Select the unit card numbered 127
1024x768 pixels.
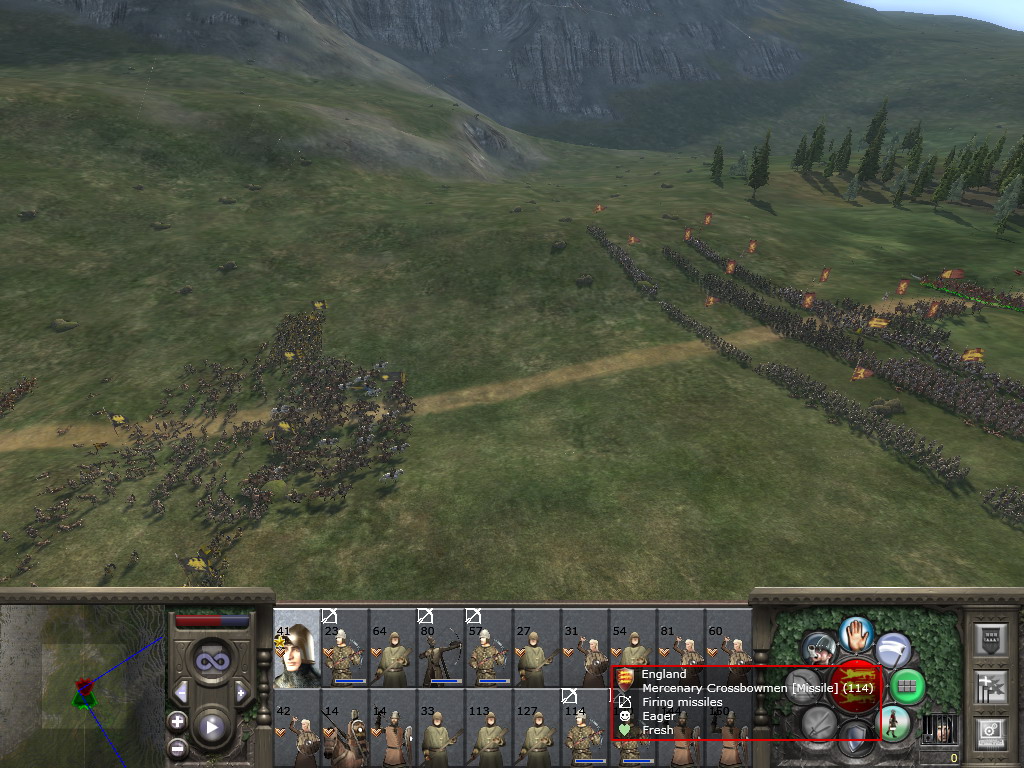tap(536, 728)
